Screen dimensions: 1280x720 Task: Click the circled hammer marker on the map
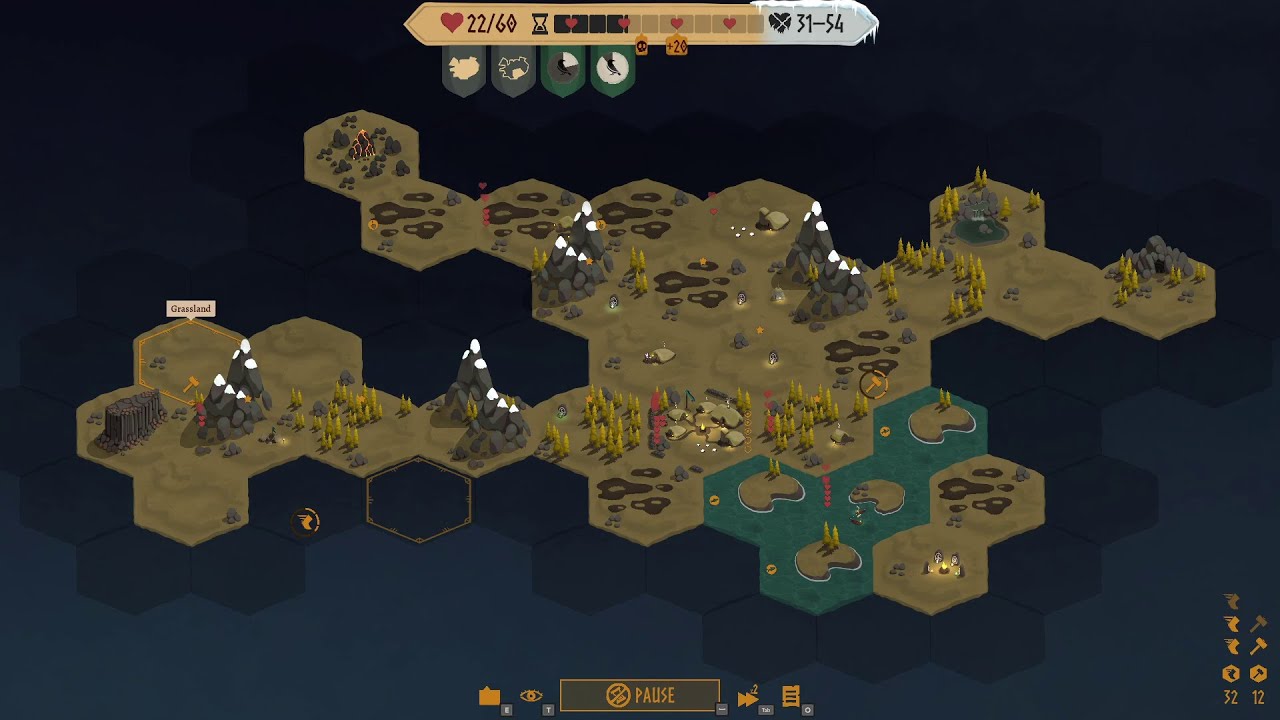tap(873, 384)
